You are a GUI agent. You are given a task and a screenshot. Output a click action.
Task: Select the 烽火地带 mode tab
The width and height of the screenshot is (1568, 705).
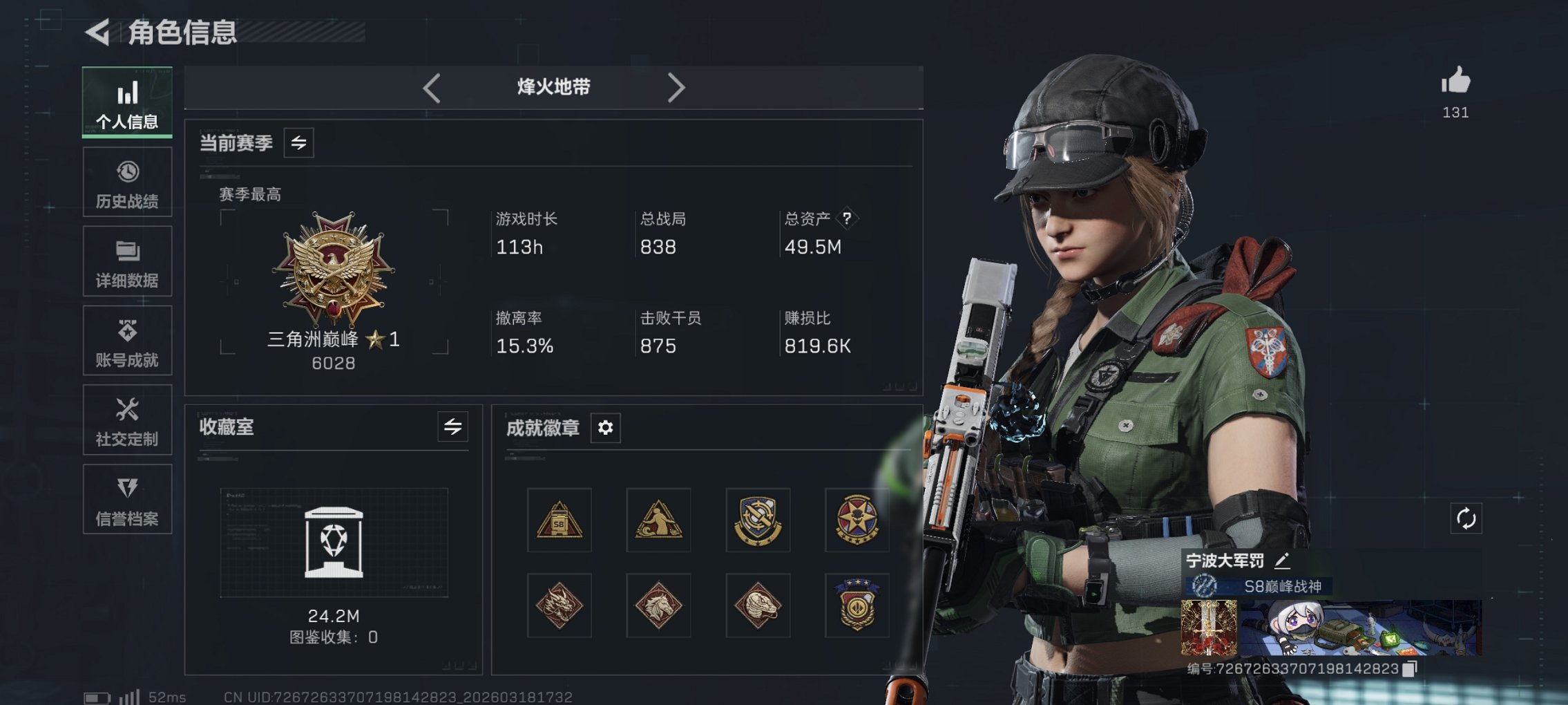point(553,87)
